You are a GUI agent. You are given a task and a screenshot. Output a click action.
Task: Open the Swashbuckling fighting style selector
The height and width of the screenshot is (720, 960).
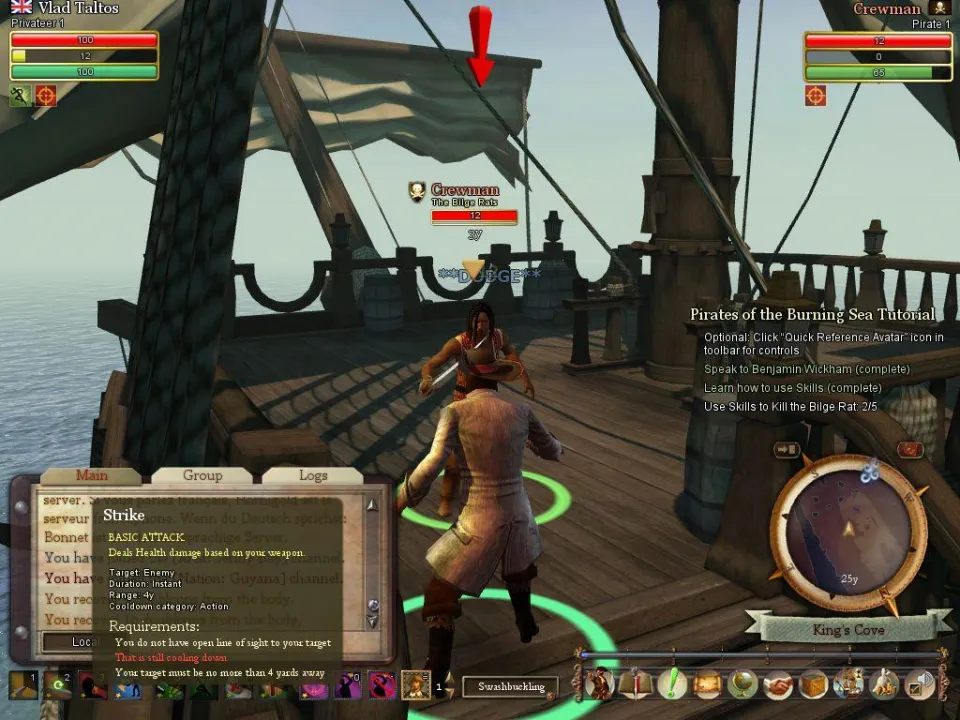(x=510, y=686)
